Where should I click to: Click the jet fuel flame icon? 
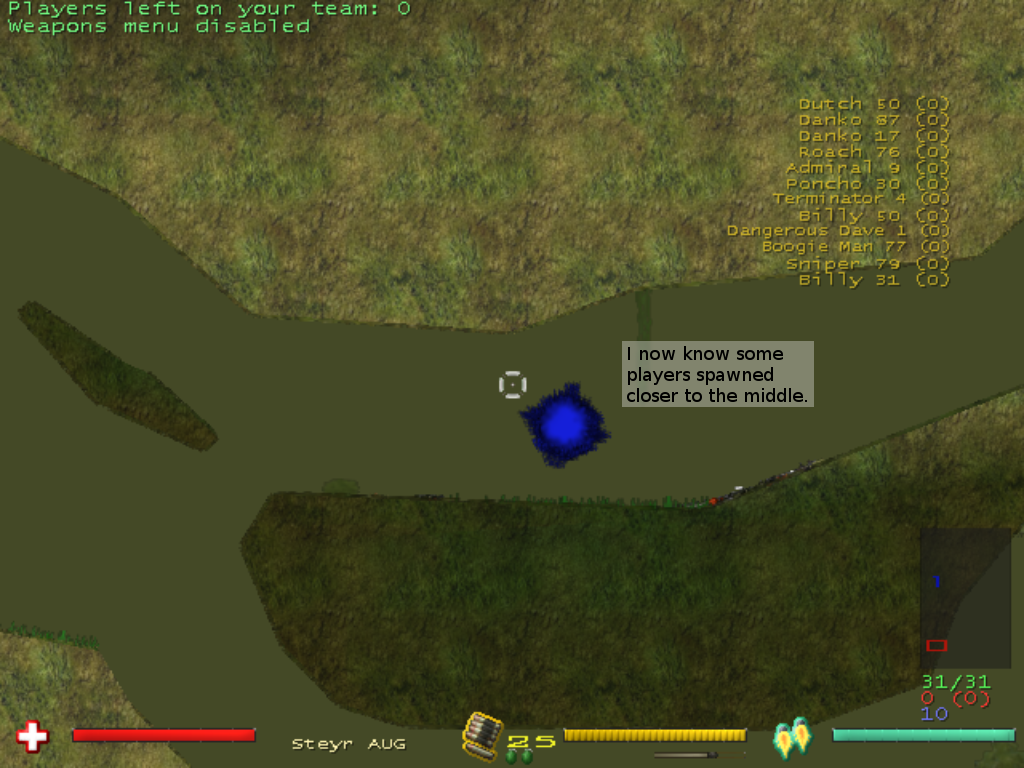pyautogui.click(x=792, y=736)
